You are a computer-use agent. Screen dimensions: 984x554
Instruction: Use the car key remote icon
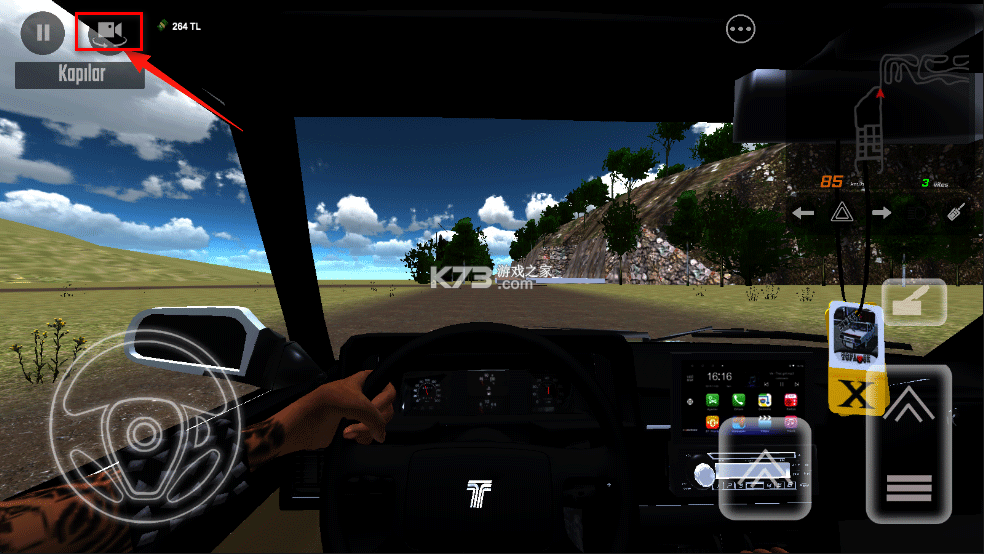957,212
